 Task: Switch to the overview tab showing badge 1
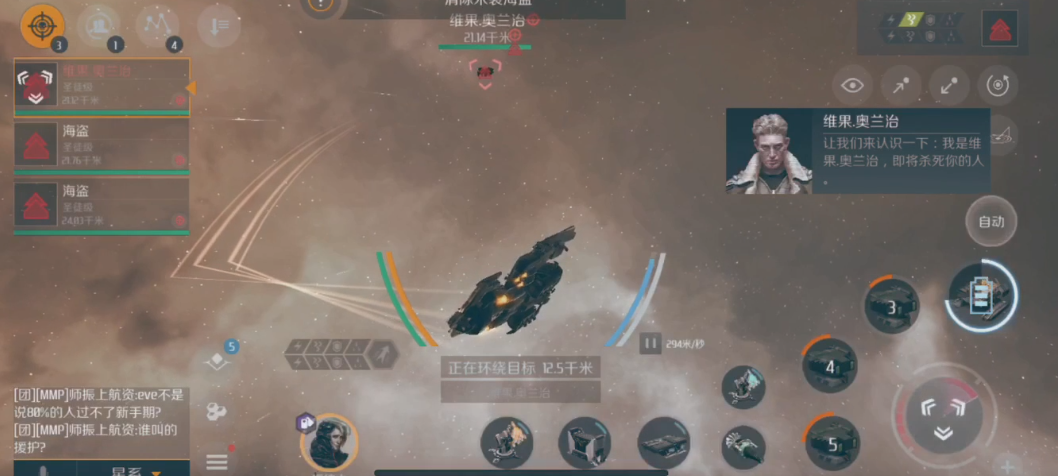99,25
